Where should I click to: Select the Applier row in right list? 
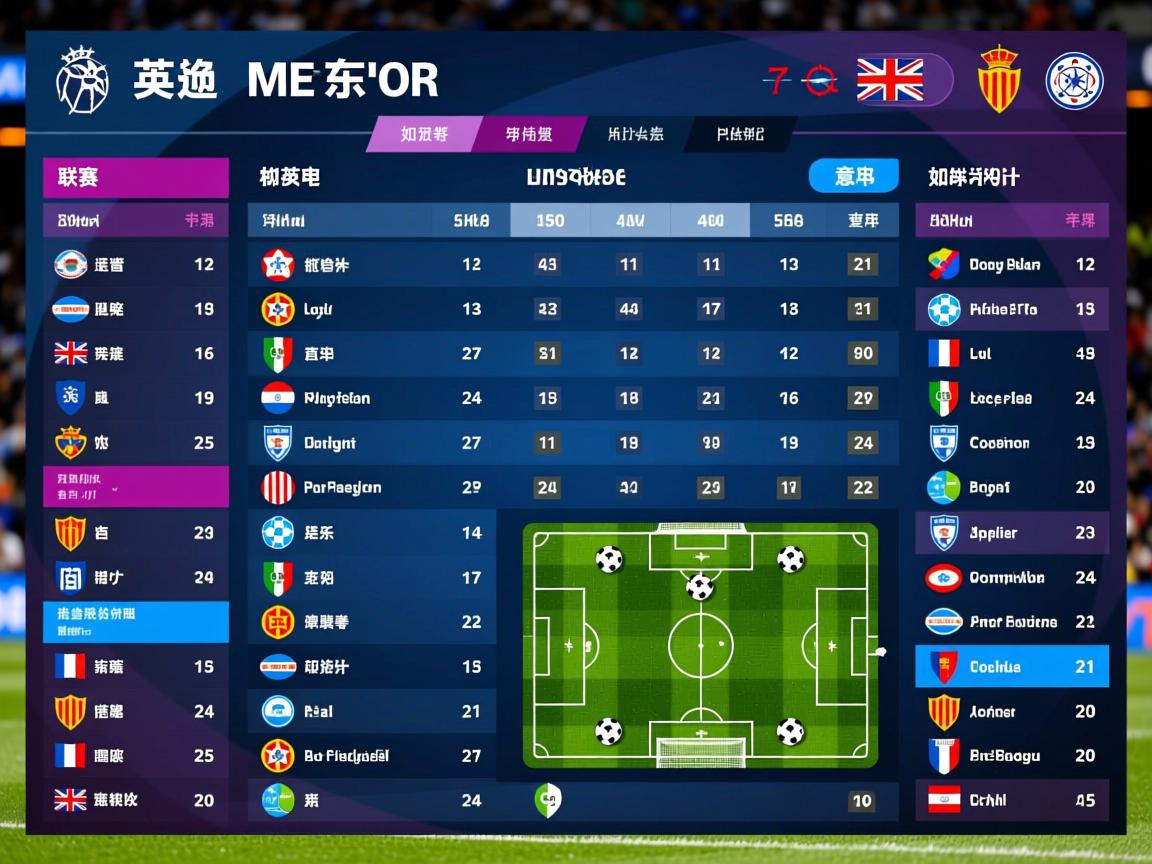coord(1011,533)
